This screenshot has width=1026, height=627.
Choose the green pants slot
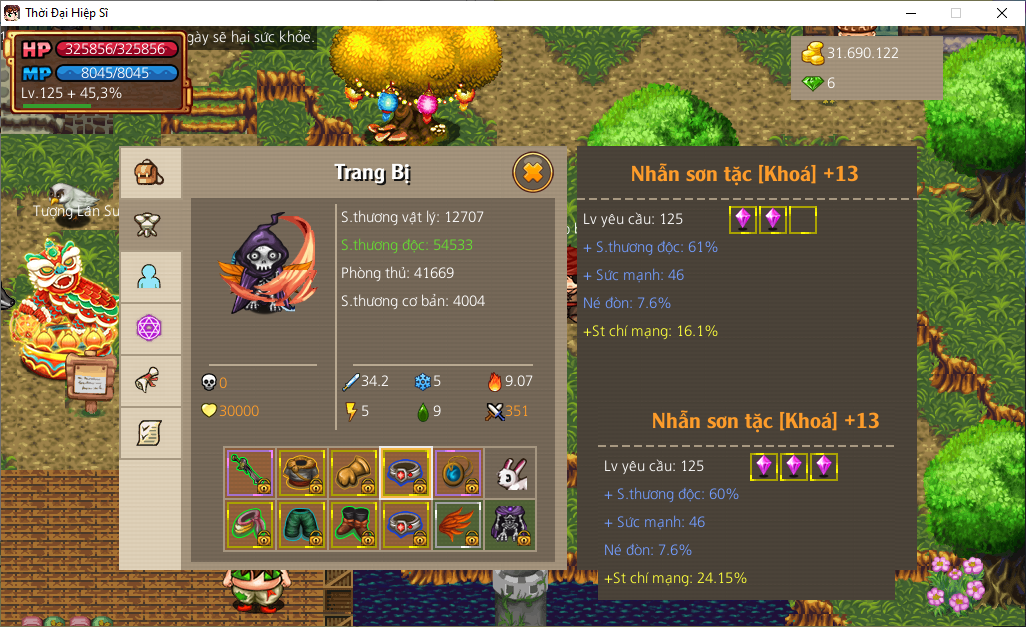(x=302, y=525)
